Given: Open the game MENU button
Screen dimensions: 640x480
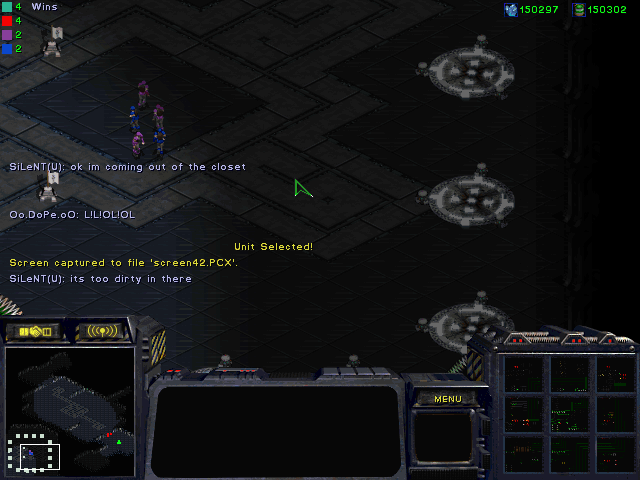Looking at the screenshot, I should [x=447, y=399].
